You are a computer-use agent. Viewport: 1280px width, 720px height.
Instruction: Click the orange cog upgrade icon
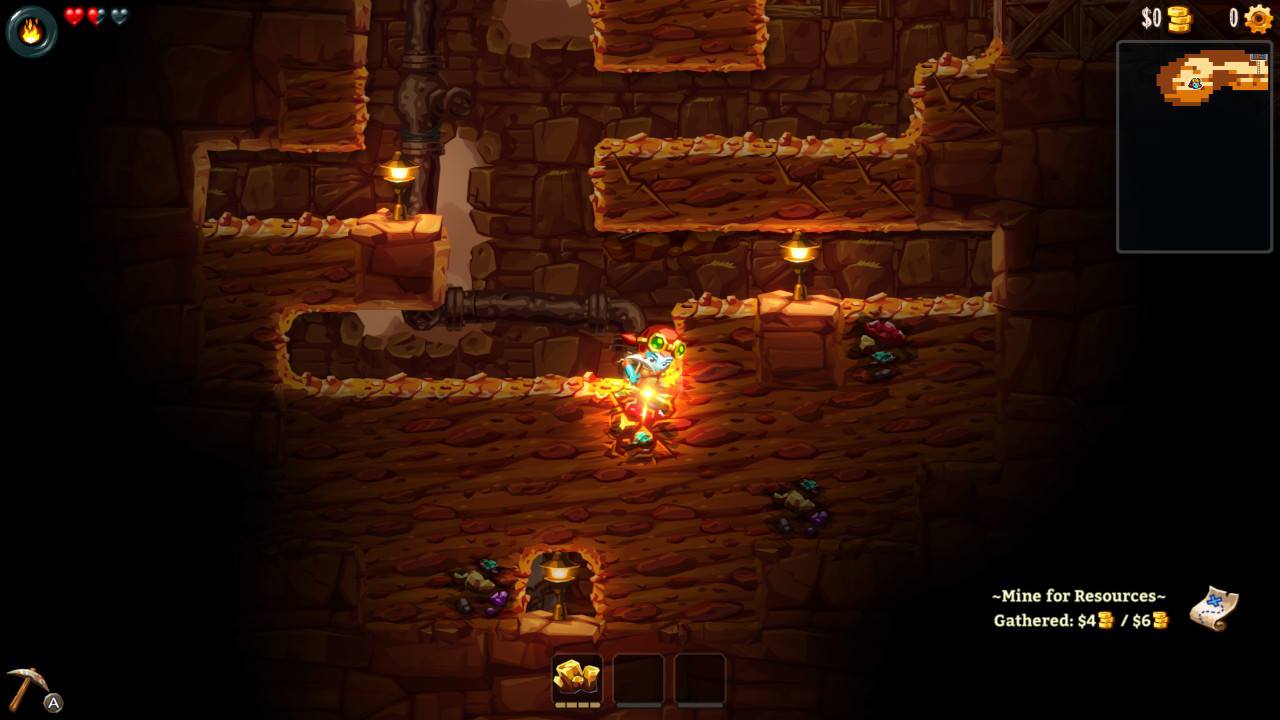(x=1258, y=19)
